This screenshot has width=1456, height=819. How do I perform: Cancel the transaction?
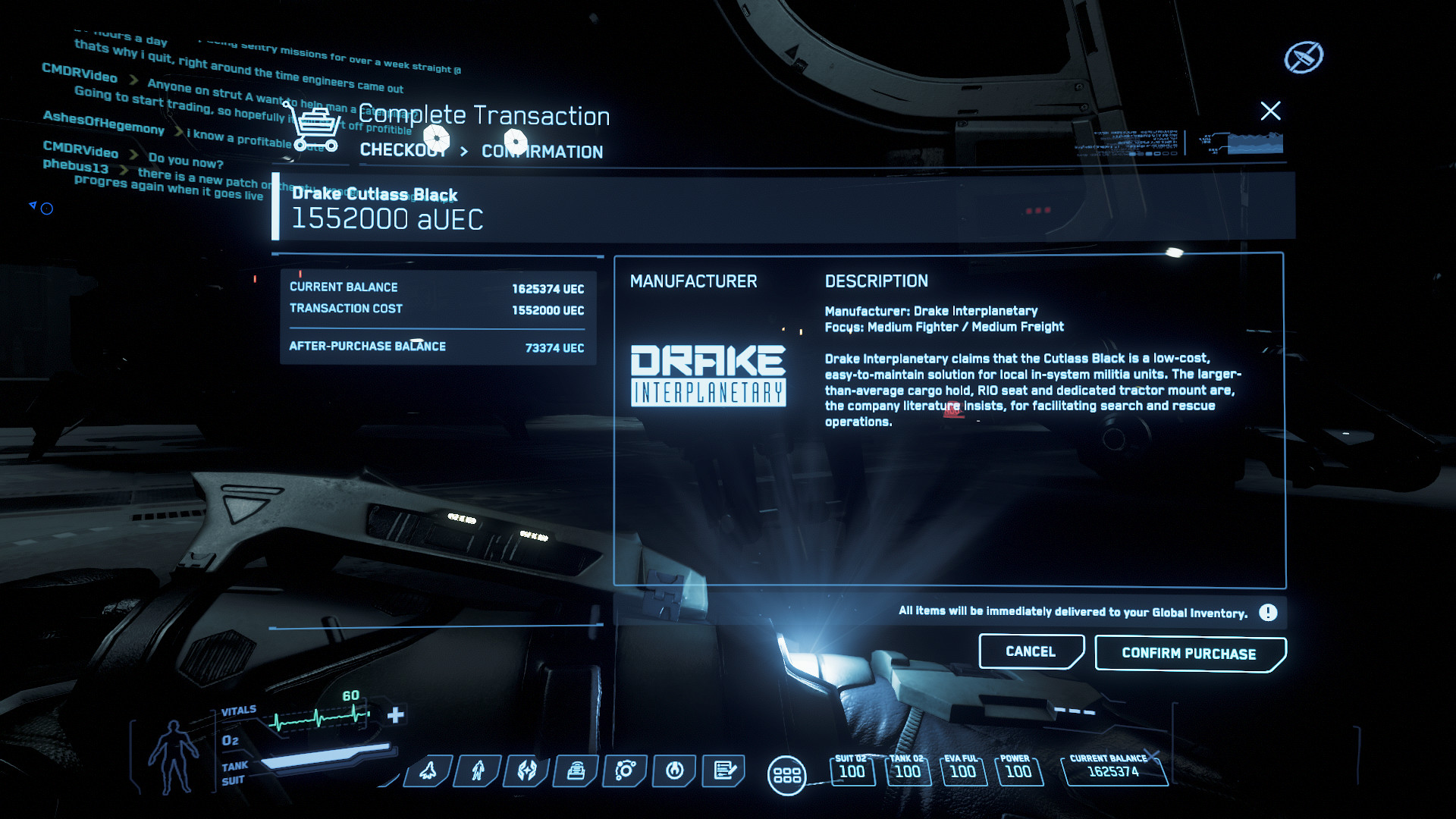tap(1031, 652)
